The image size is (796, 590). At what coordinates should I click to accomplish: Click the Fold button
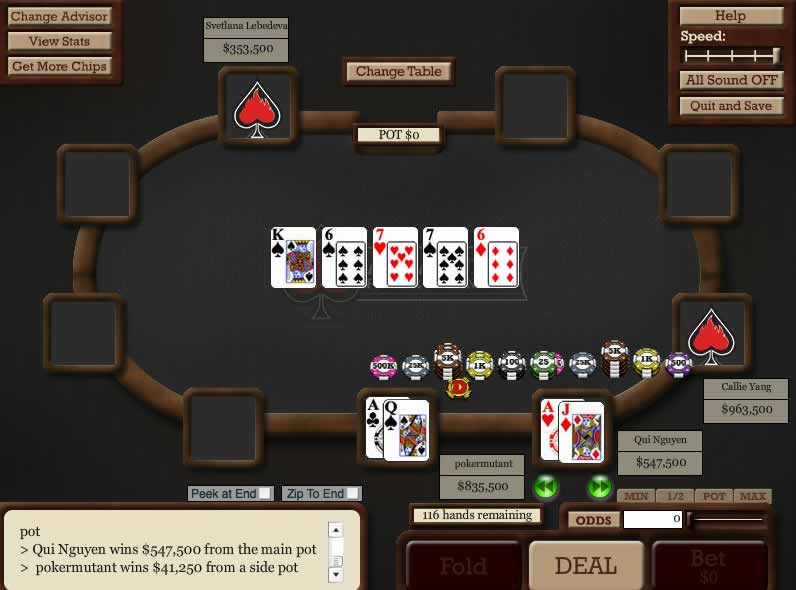pos(463,567)
